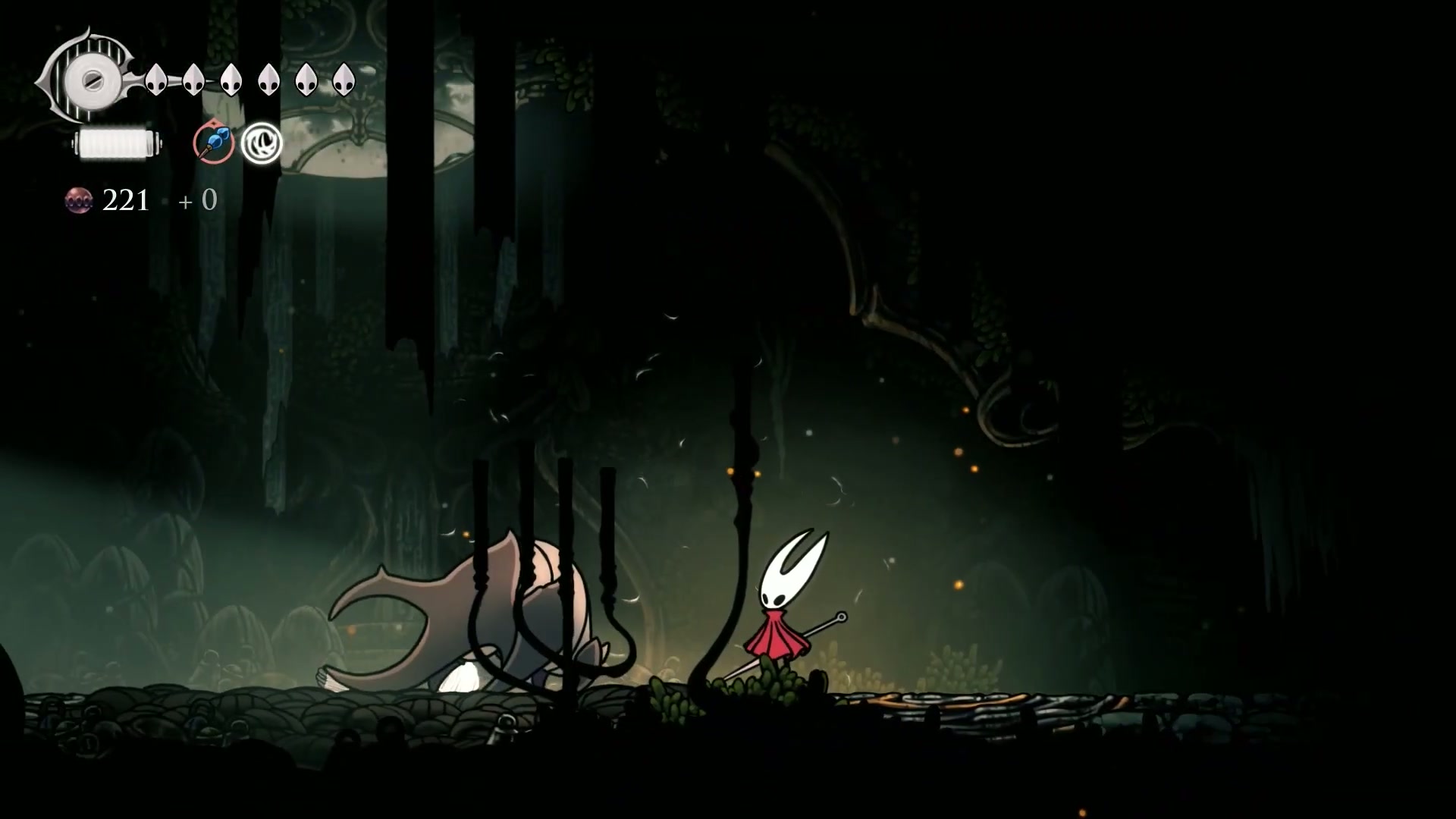Screen dimensions: 1456x819
Task: Activate the white swirl silk skill icon
Action: tap(262, 143)
